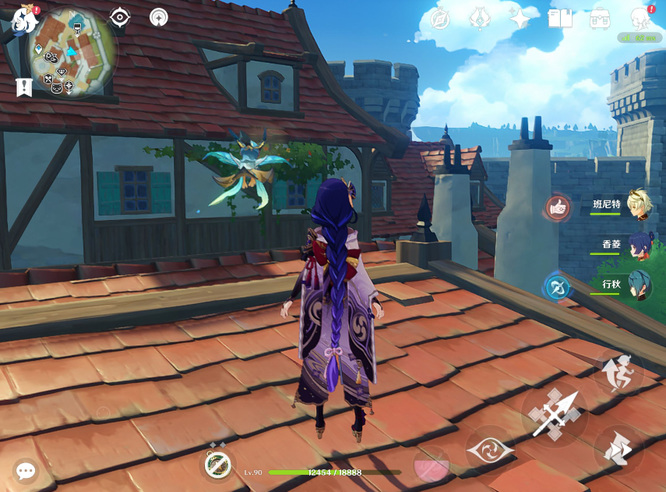
Task: Tap the jump button
Action: (x=618, y=374)
